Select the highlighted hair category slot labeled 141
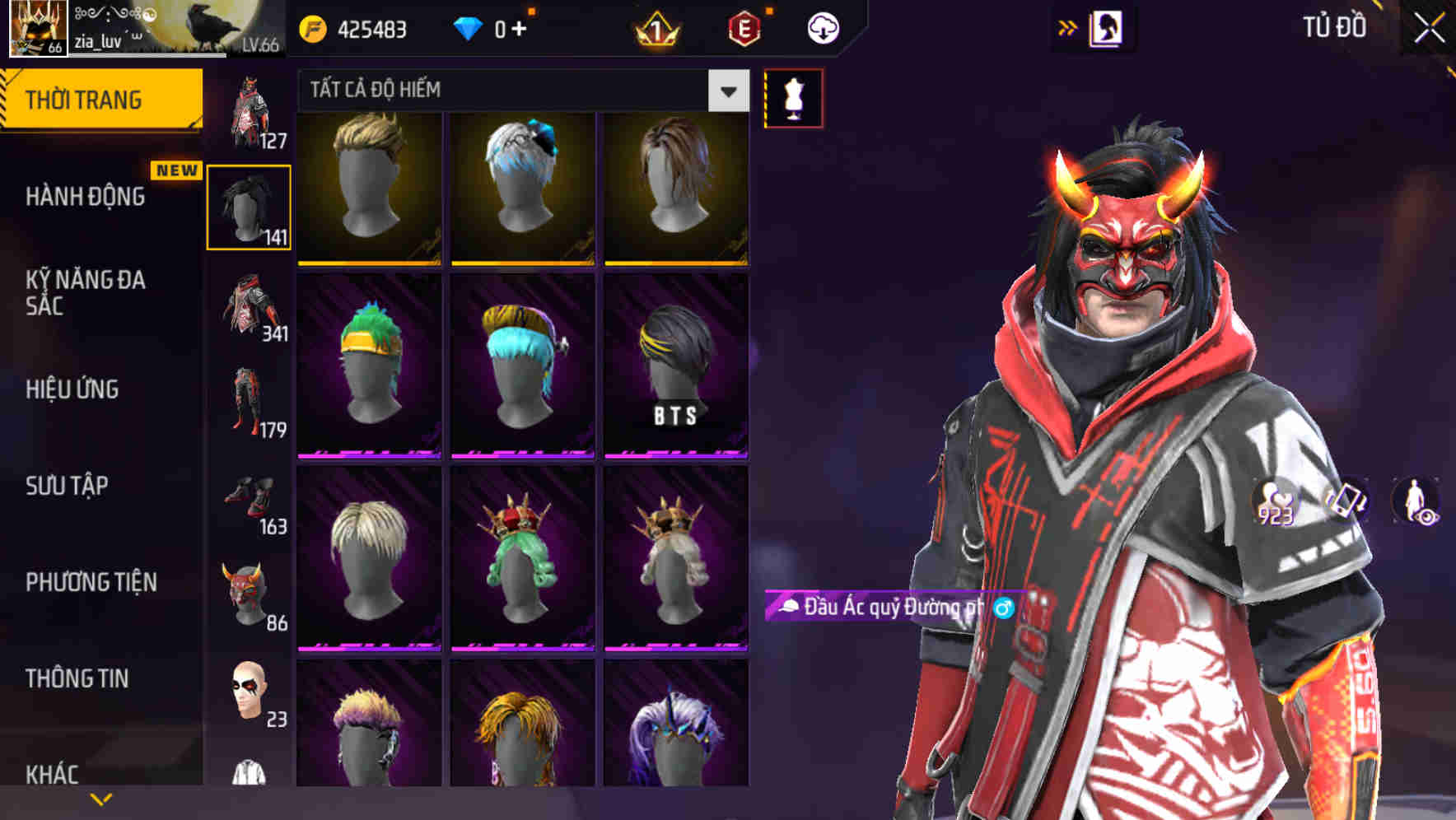 [x=250, y=206]
